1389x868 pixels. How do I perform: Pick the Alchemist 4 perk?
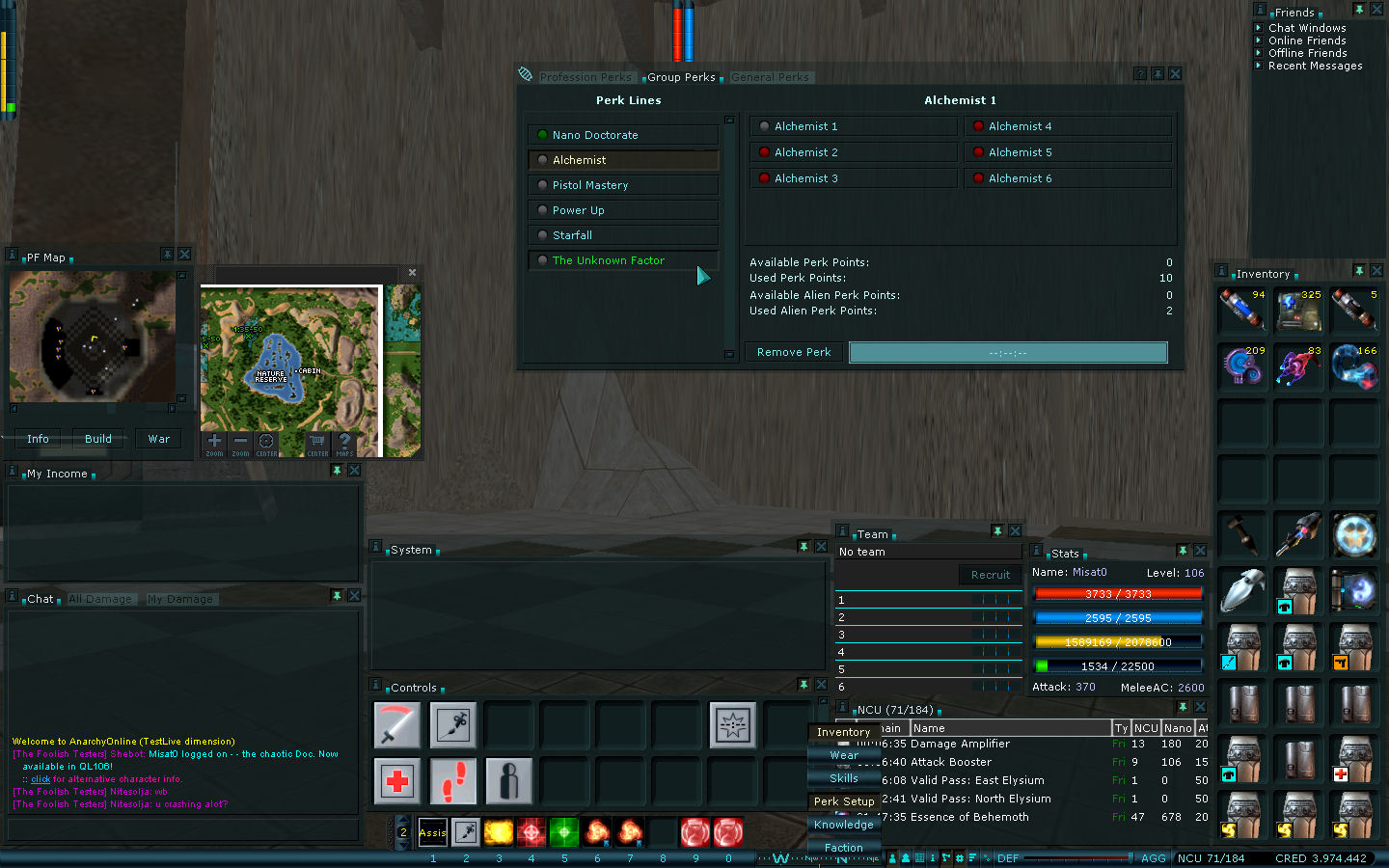[1020, 126]
